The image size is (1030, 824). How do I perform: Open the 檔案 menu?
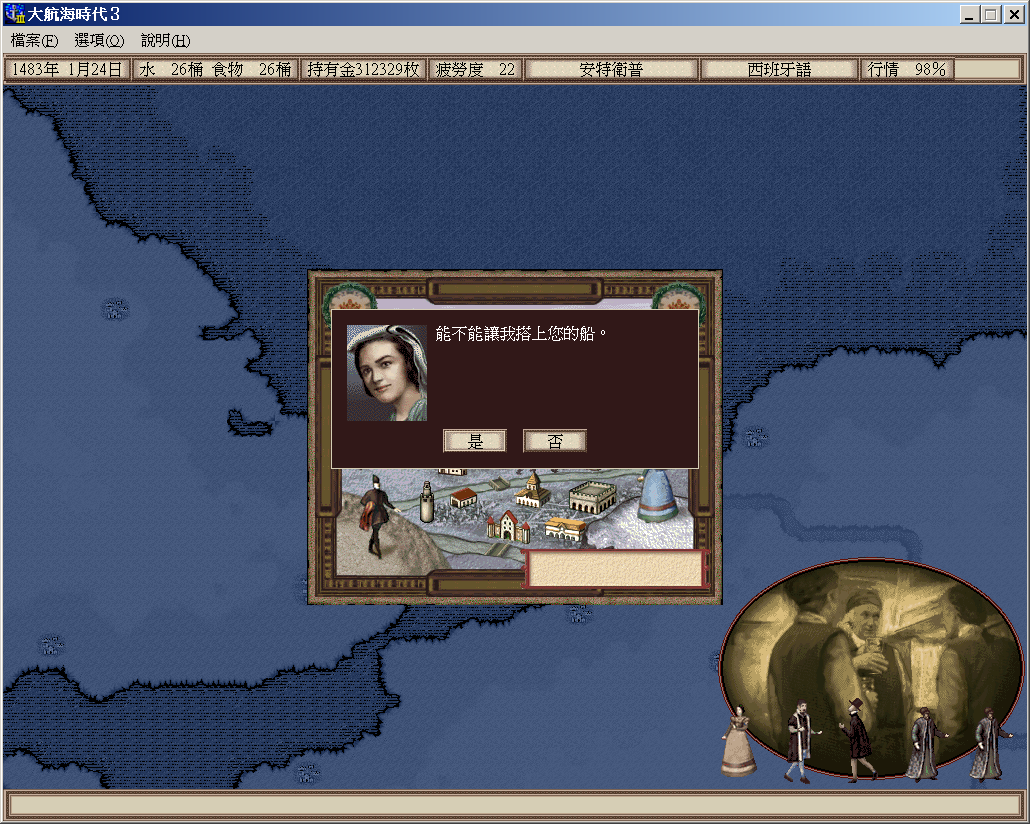tap(34, 40)
